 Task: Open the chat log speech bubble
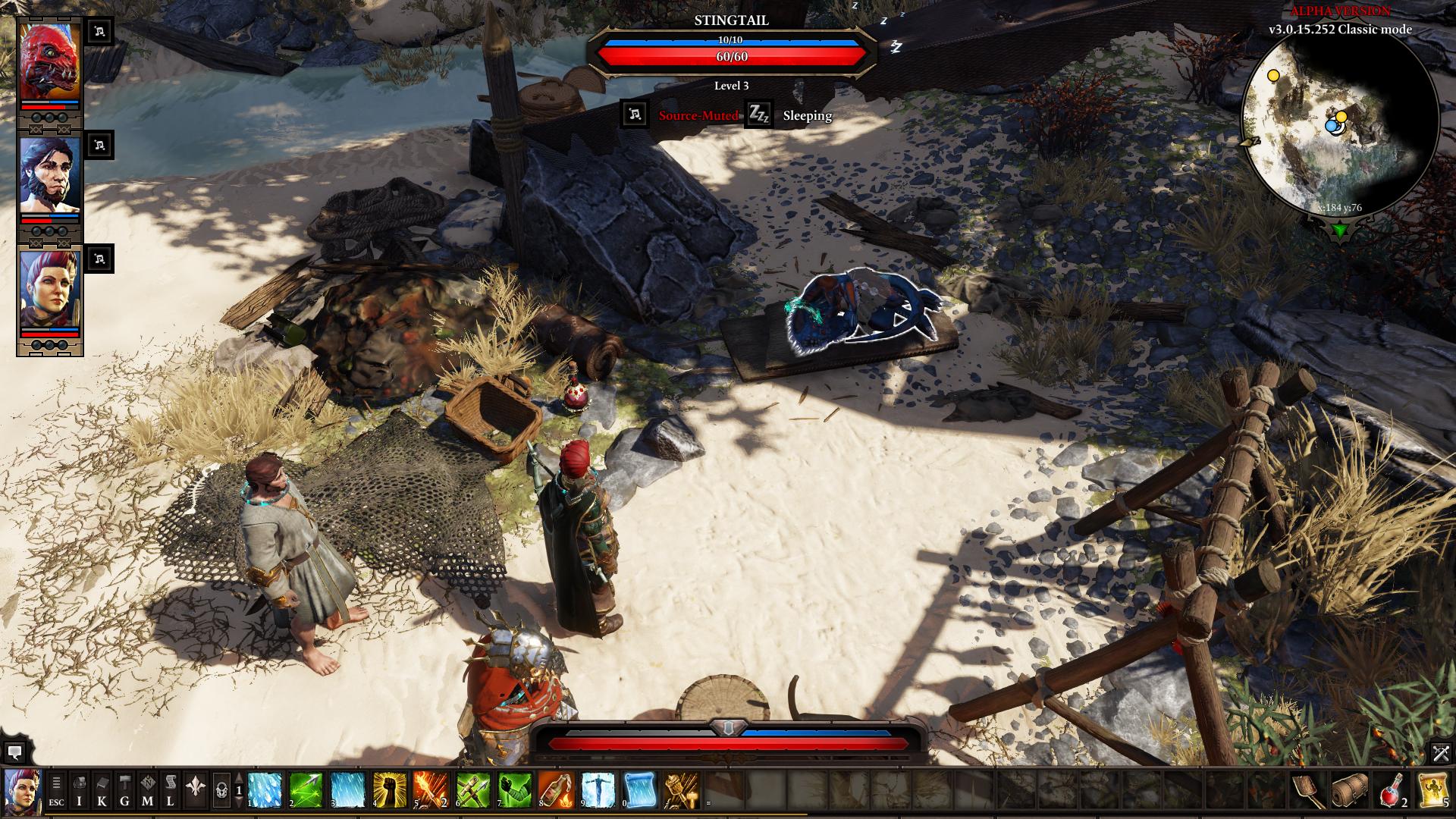[x=14, y=753]
